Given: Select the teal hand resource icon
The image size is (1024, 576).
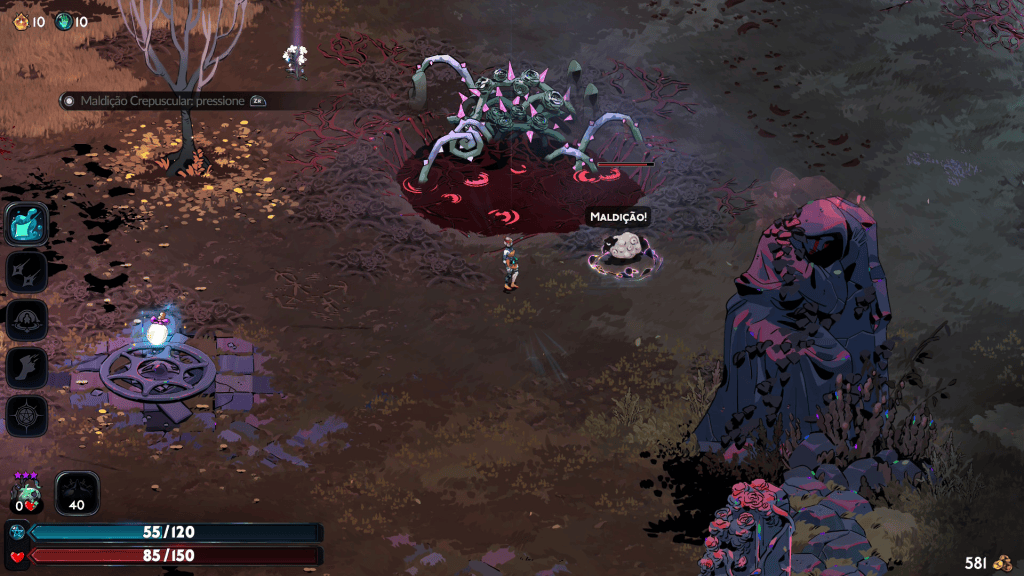Looking at the screenshot, I should pyautogui.click(x=64, y=21).
